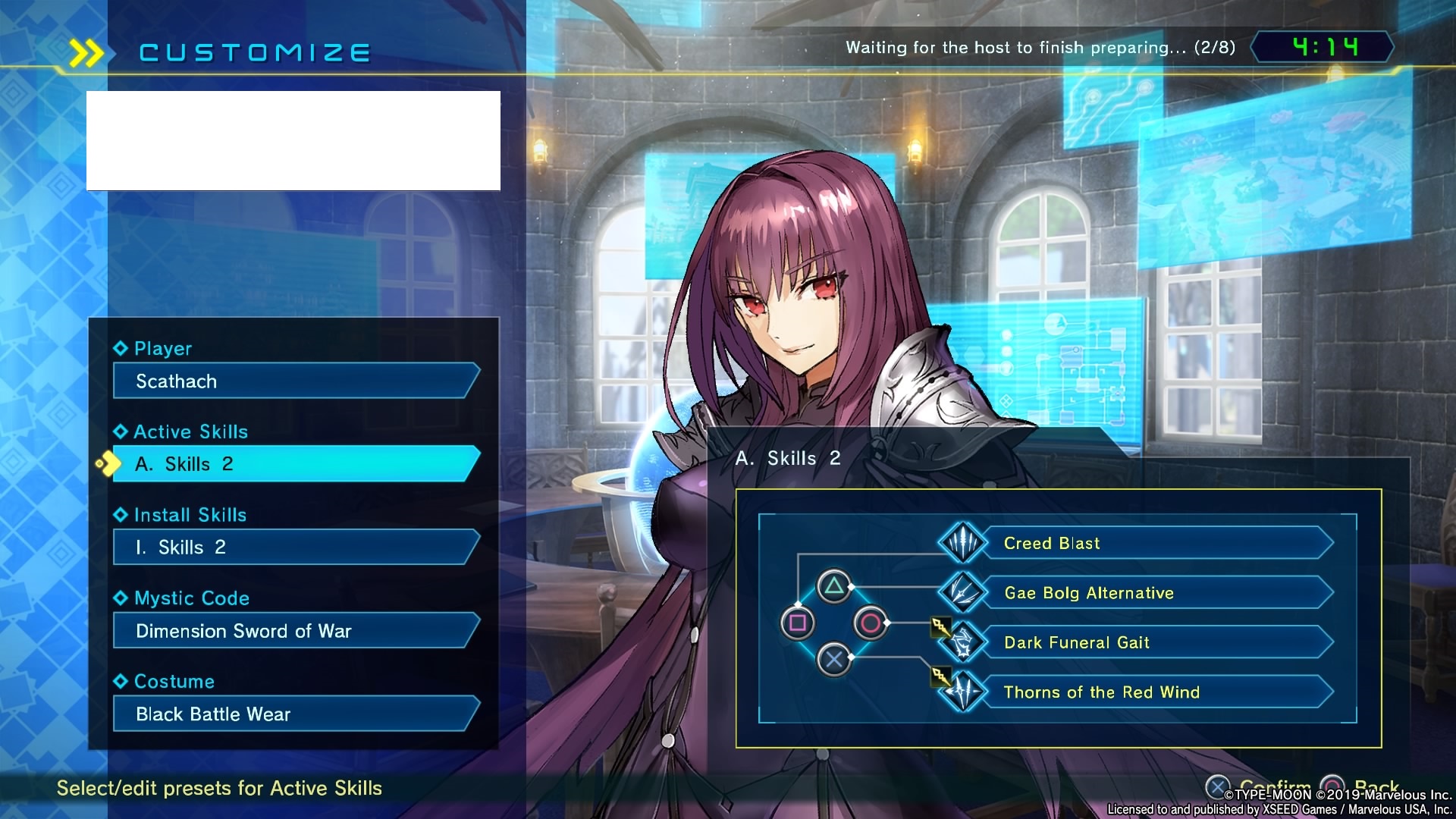Click the Dark Funeral Gait icon
Image resolution: width=1456 pixels, height=819 pixels.
point(962,643)
